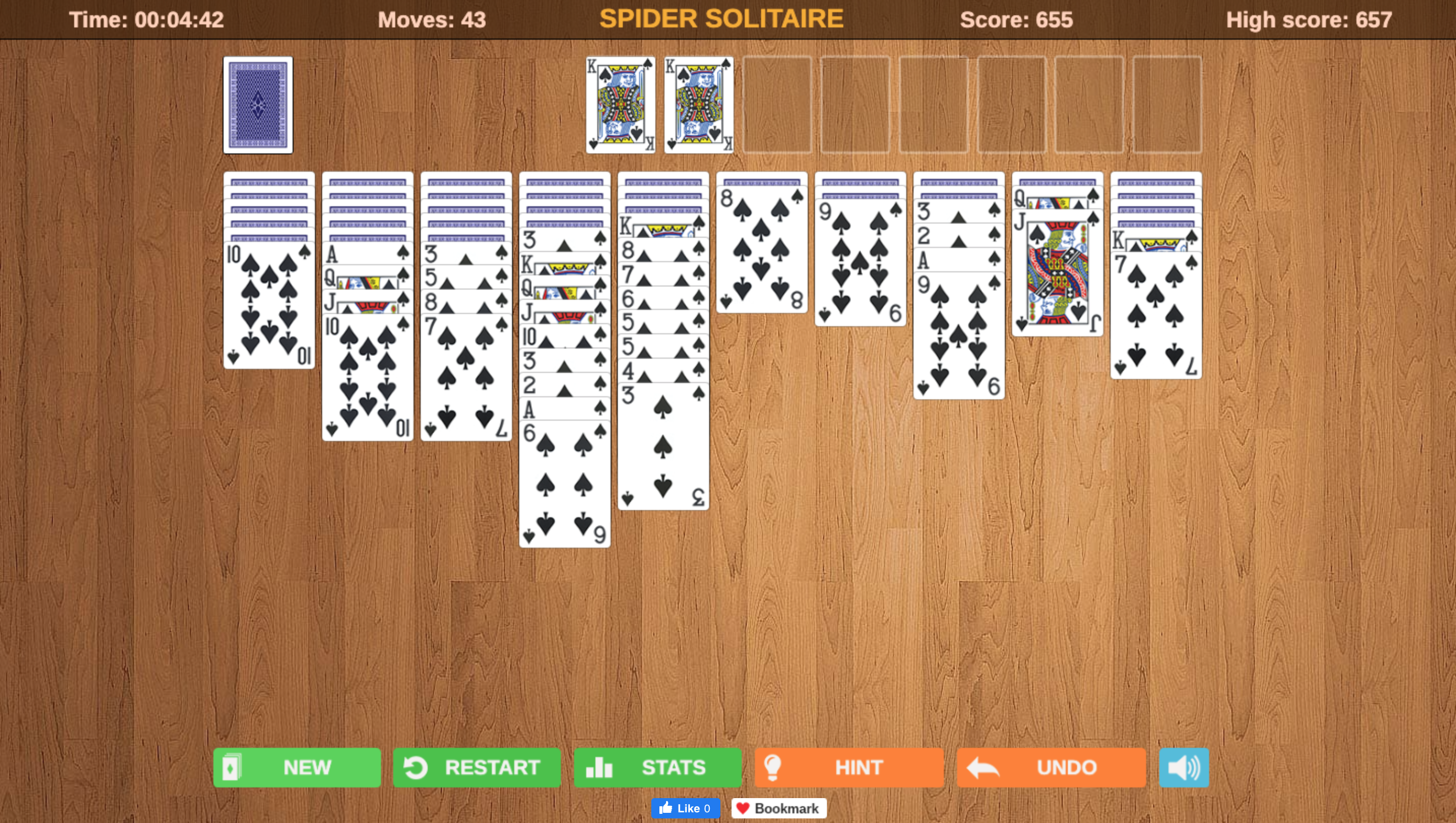
Task: Request a hint with HINT
Action: point(848,767)
